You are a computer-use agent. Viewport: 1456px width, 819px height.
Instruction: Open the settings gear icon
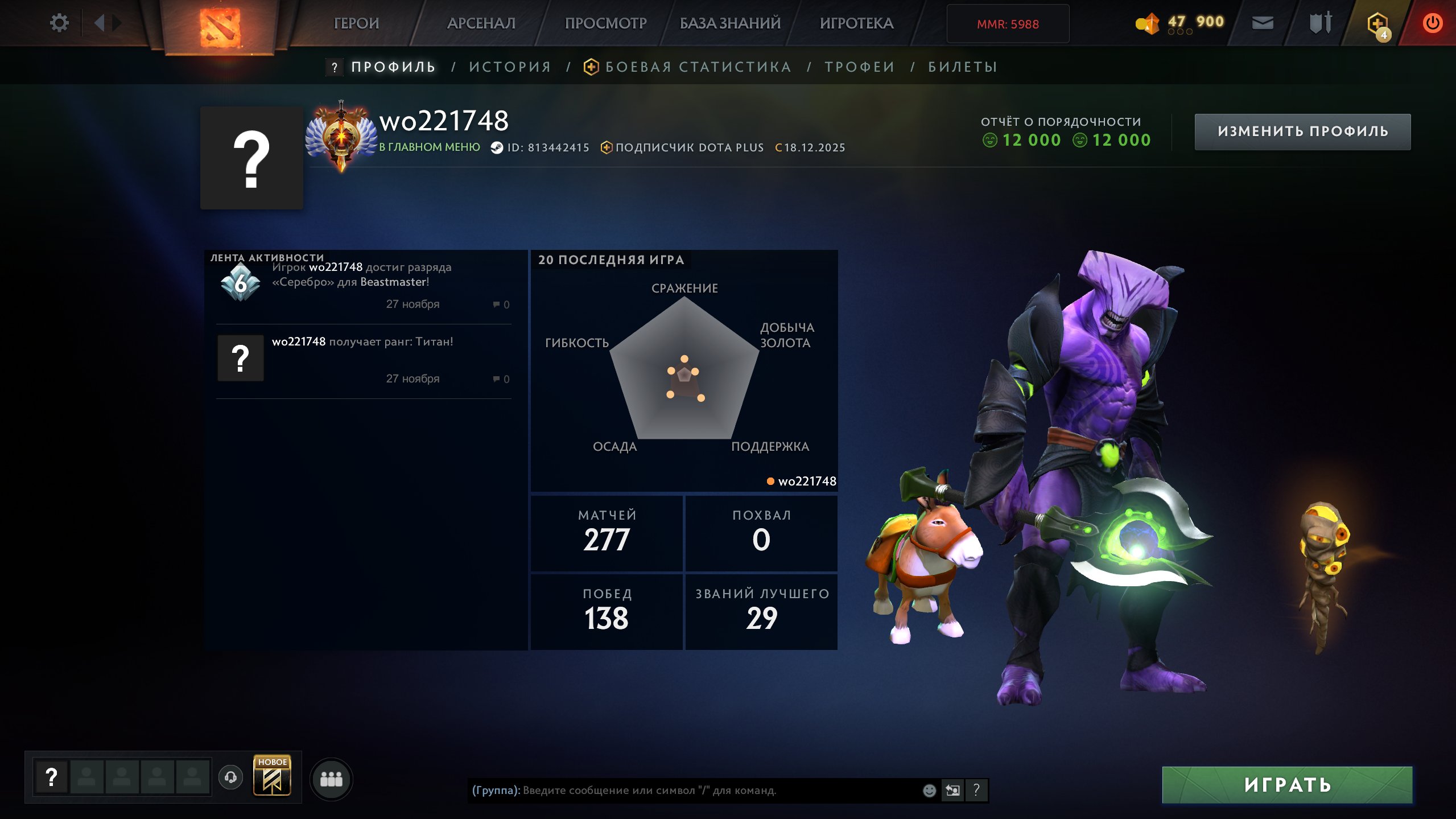pos(59,22)
